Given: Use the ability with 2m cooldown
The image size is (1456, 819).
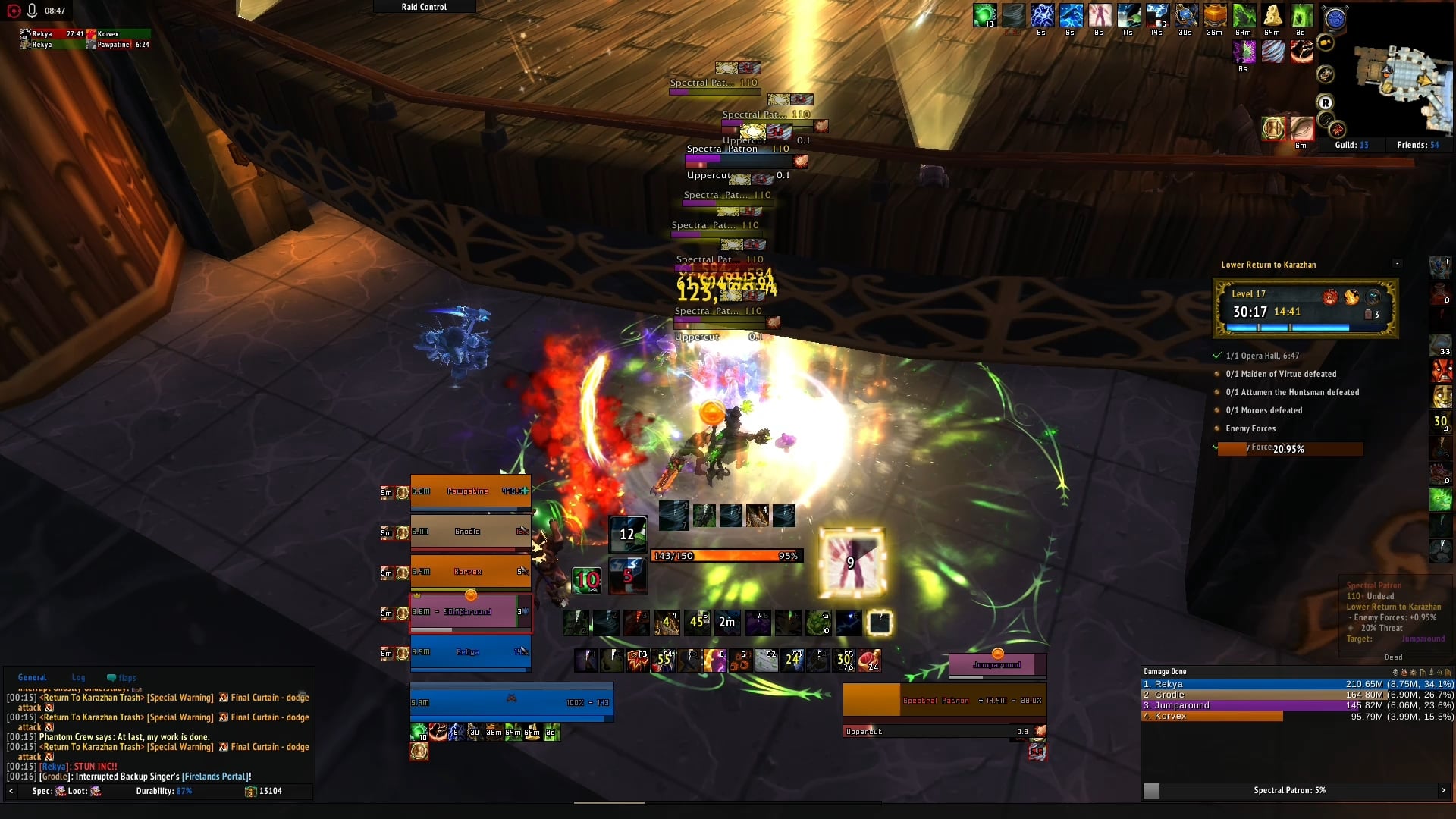Looking at the screenshot, I should pos(726,623).
